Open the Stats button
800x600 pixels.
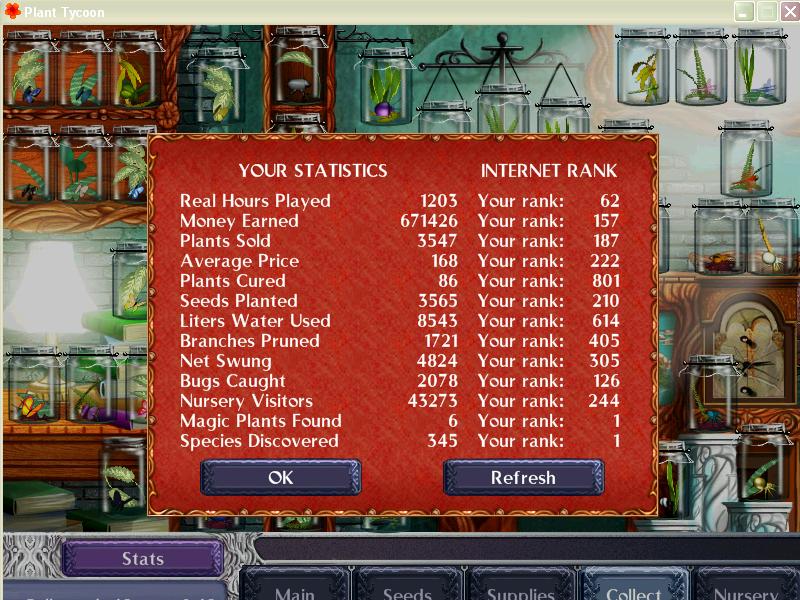click(x=142, y=559)
